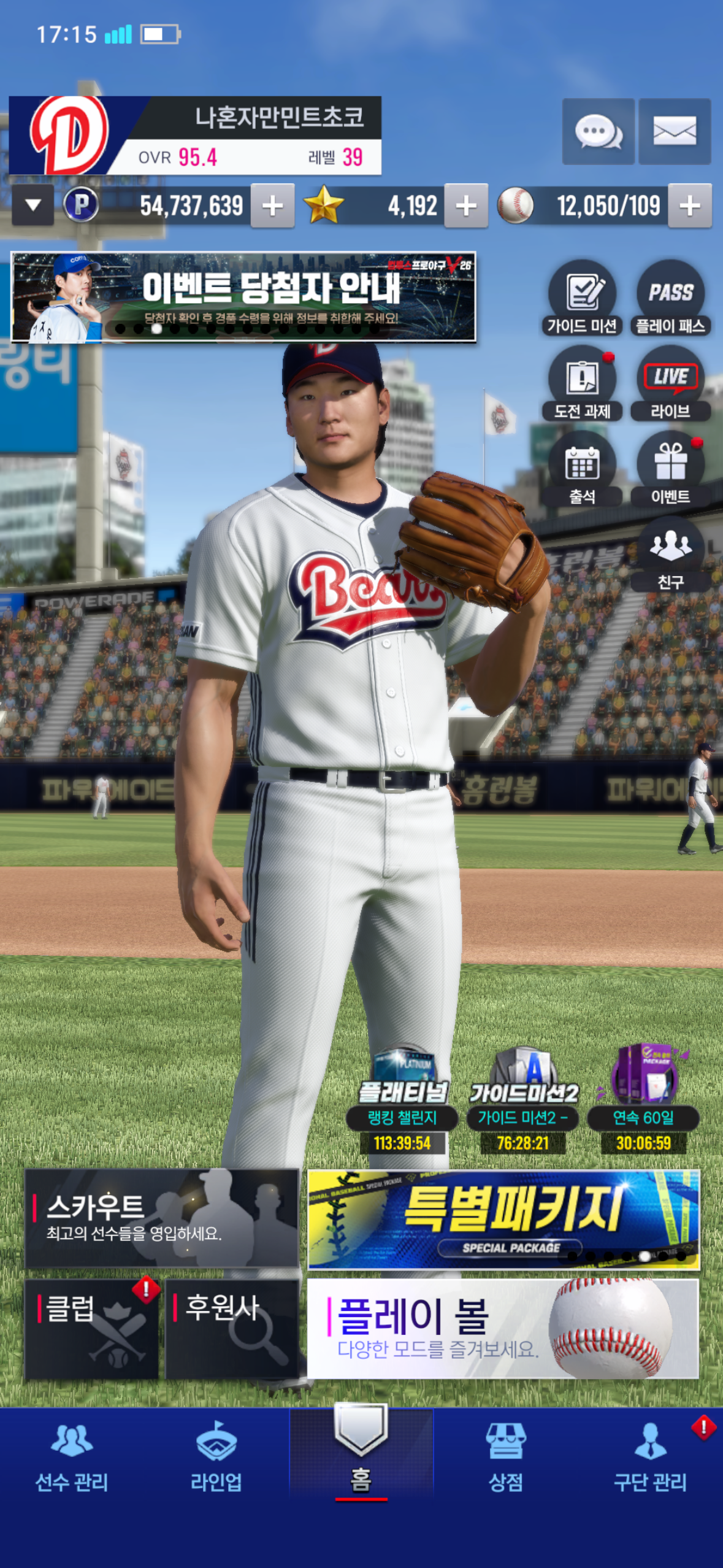Open the 친구 friends list
The height and width of the screenshot is (1568, 723).
670,555
